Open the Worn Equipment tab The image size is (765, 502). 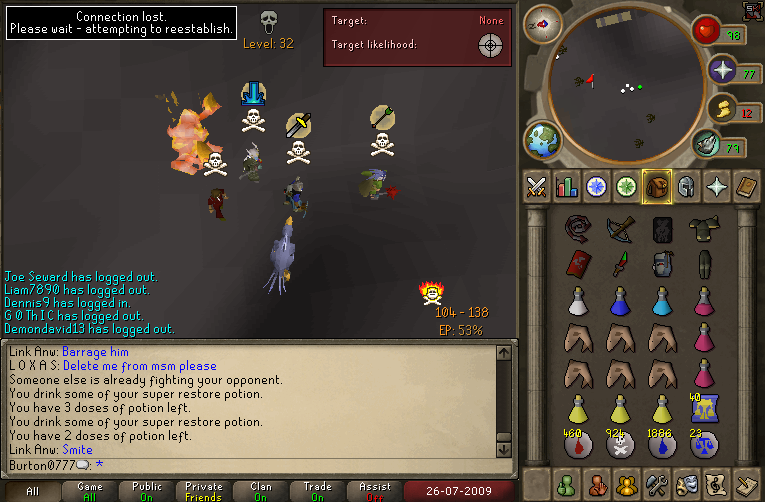click(x=687, y=186)
